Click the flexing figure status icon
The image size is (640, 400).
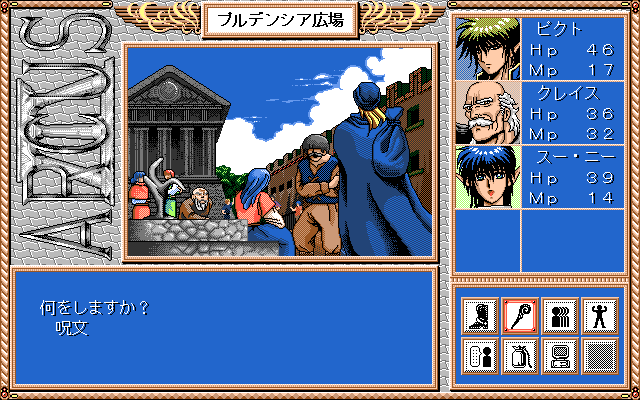pos(599,316)
